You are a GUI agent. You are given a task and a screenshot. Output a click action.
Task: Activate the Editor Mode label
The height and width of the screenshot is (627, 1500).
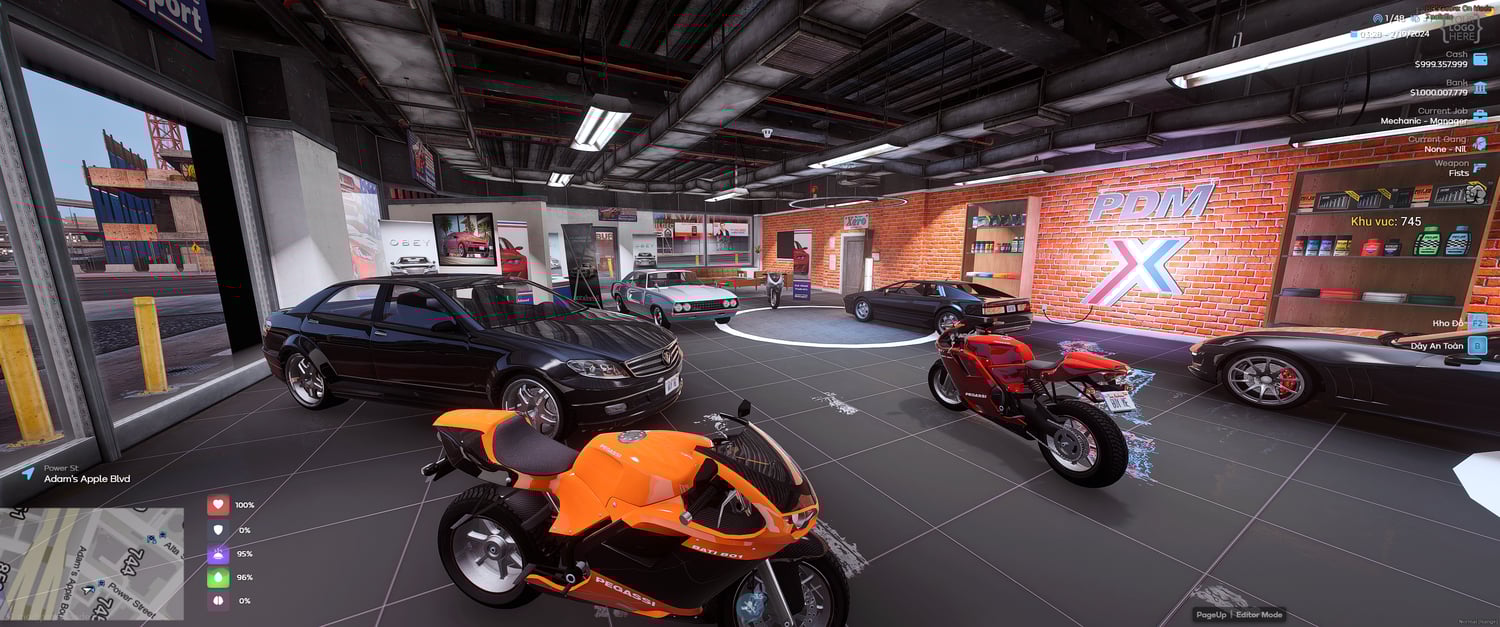(x=1259, y=614)
